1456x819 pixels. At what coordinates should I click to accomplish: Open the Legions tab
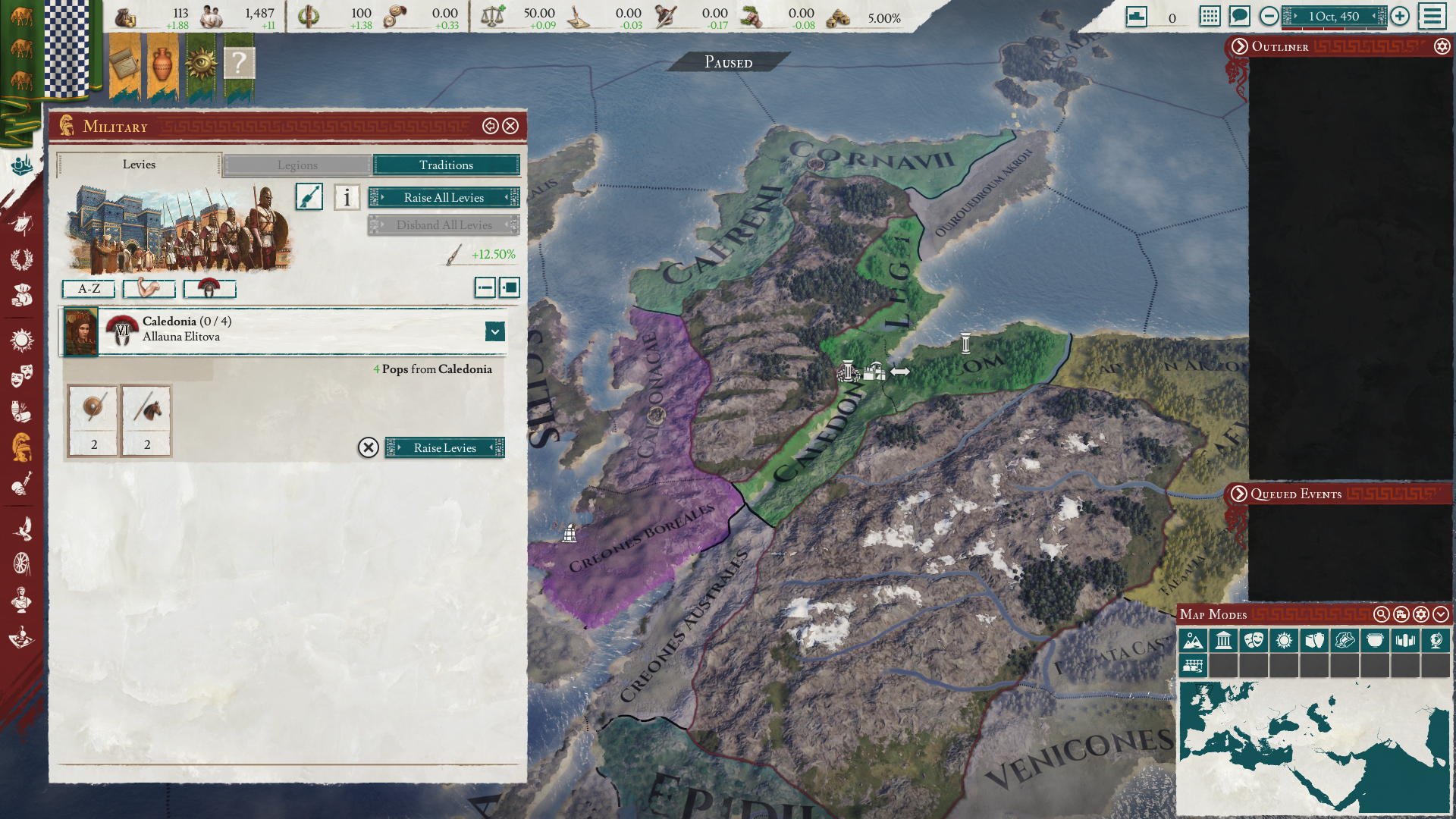297,165
